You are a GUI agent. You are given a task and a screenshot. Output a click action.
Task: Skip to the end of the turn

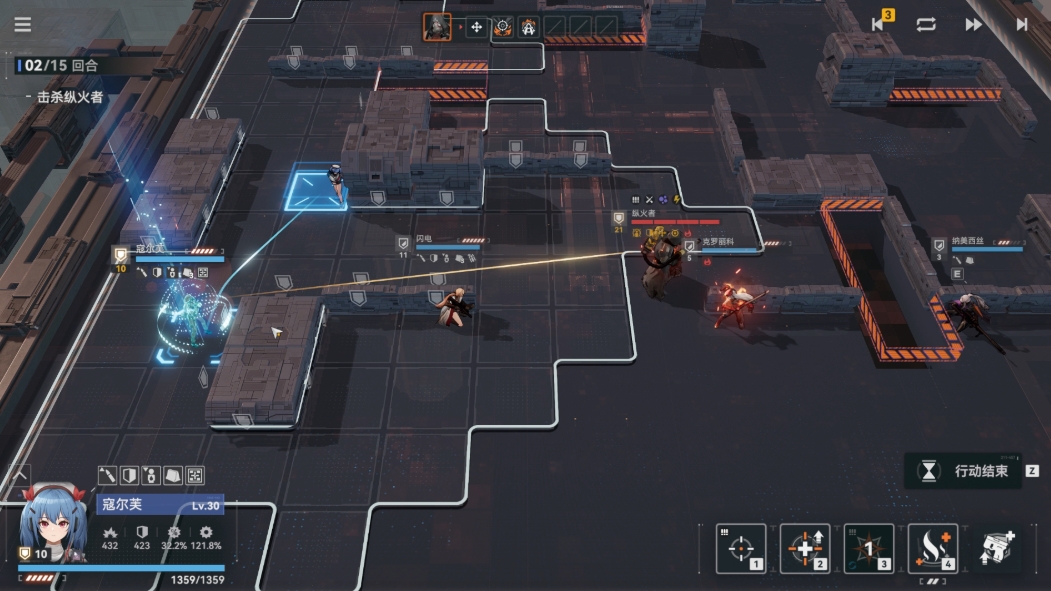(1021, 24)
